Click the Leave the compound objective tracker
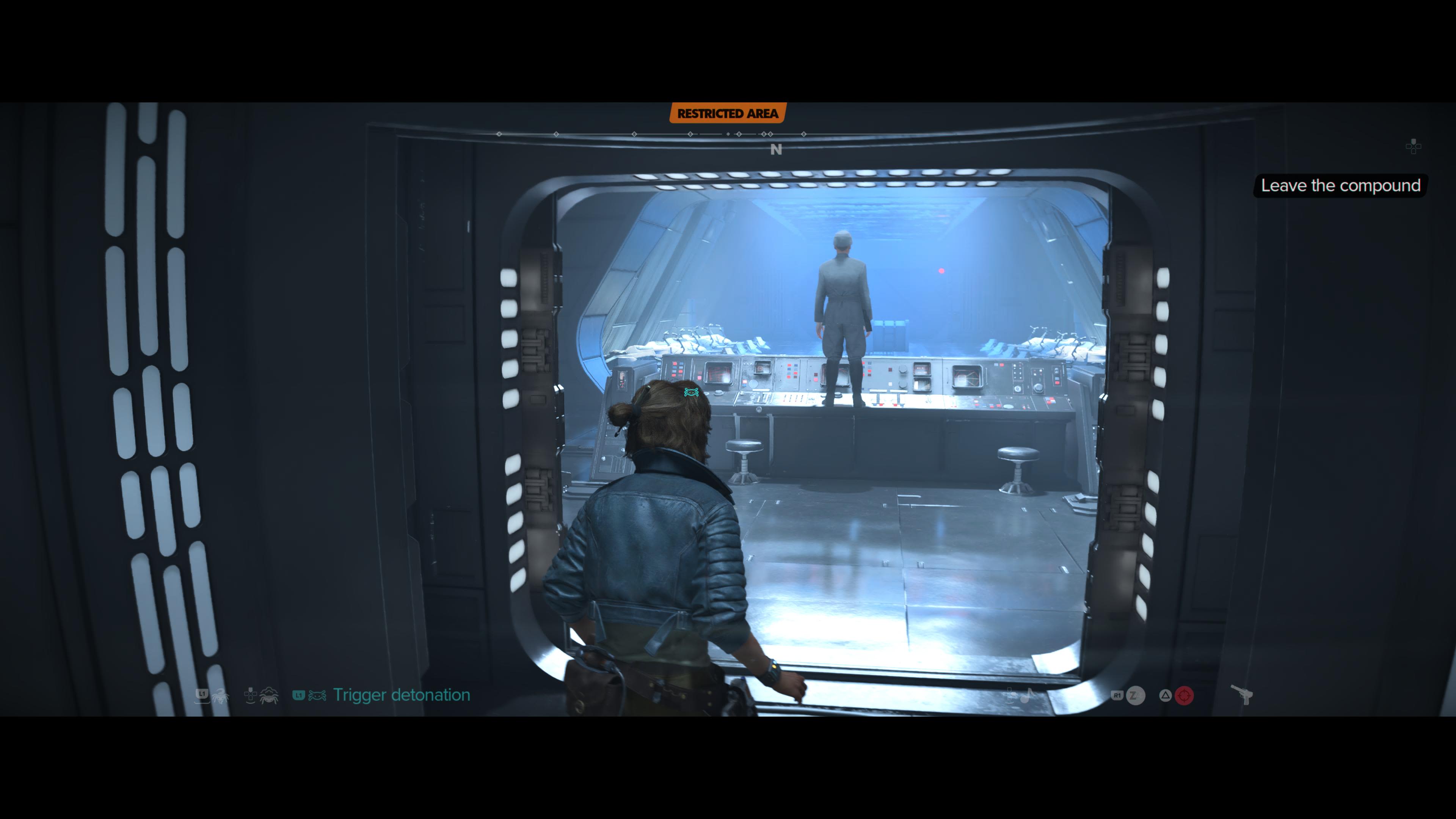Image resolution: width=1456 pixels, height=819 pixels. (1340, 185)
